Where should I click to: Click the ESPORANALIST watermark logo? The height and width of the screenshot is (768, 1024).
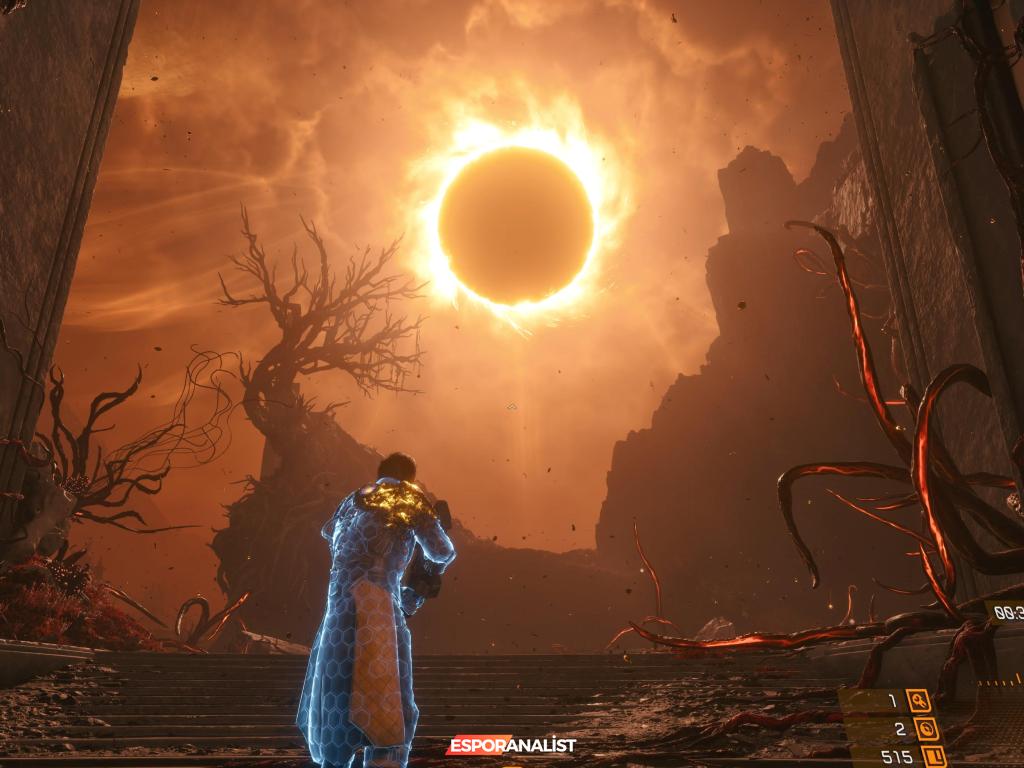tap(511, 745)
